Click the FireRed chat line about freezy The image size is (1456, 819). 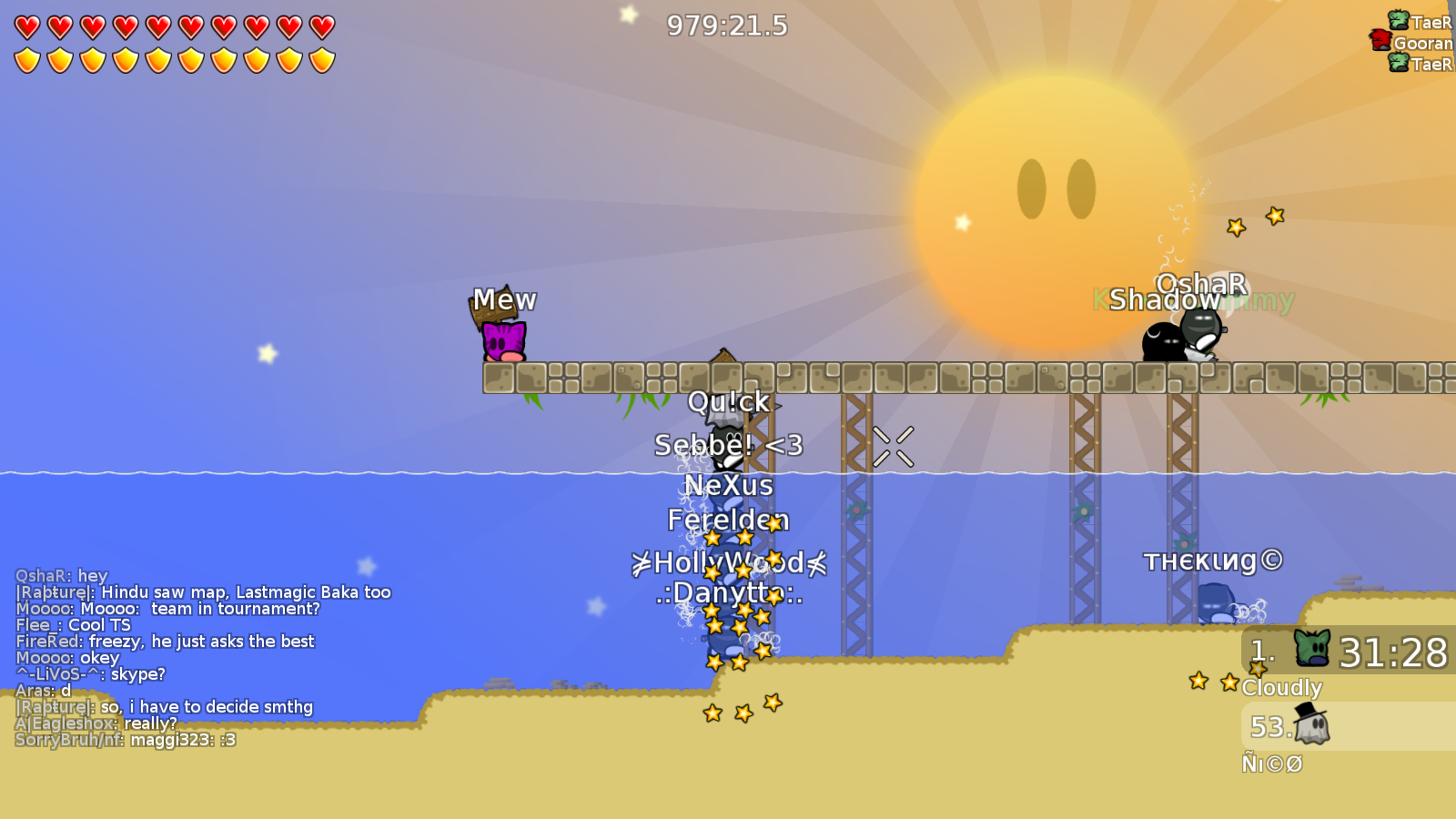point(164,642)
